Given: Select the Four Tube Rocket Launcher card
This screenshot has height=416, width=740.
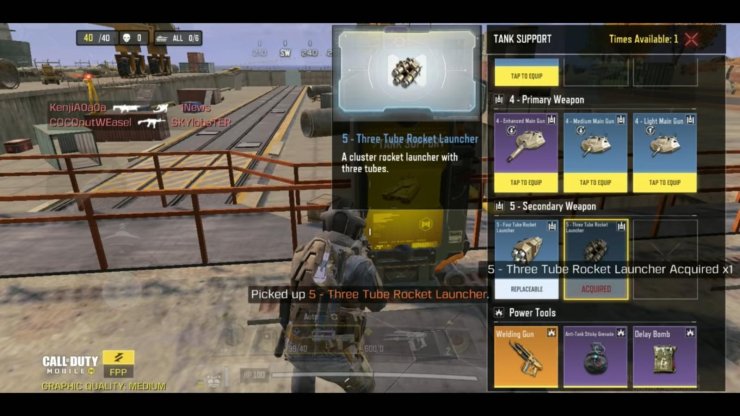Looking at the screenshot, I should click(x=527, y=252).
